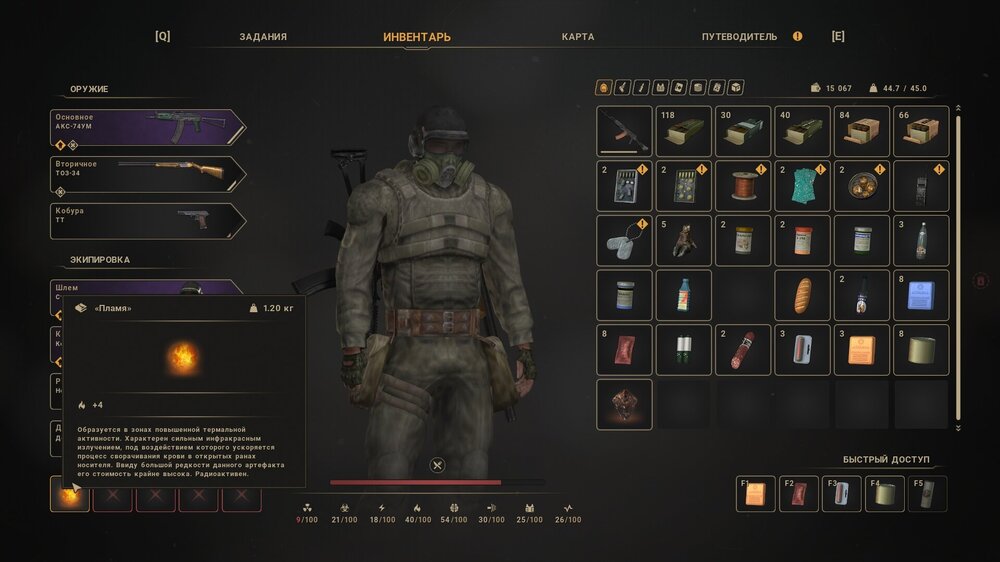Screen dimensions: 1000x562
Task: Click the sausage stack in inventory
Action: coord(743,349)
